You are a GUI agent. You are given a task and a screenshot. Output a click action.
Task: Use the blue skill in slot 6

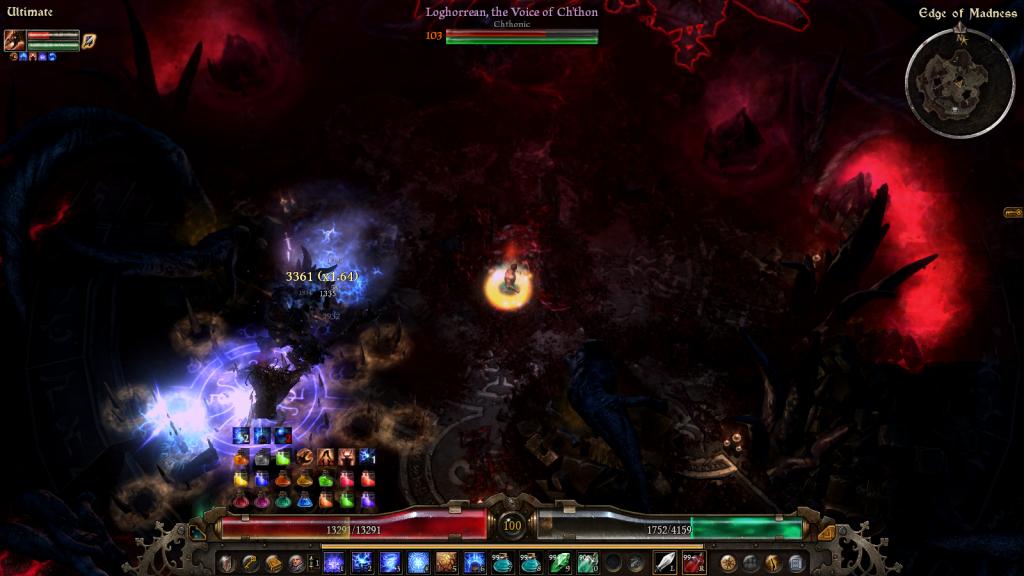[474, 562]
